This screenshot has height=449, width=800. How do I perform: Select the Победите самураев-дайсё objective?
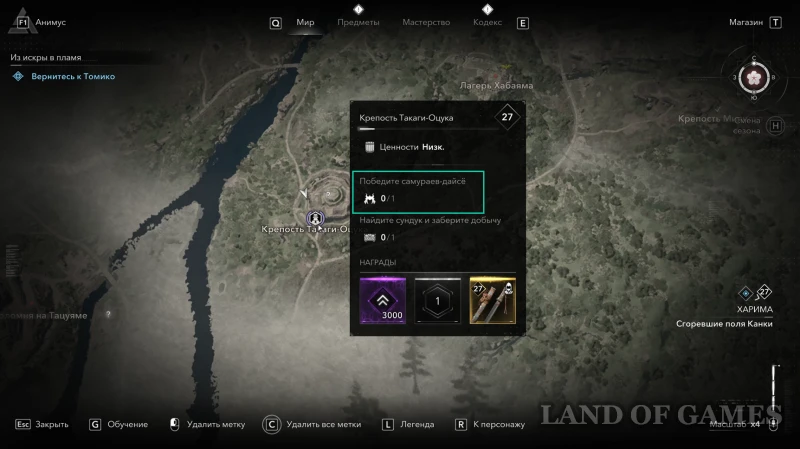point(418,189)
